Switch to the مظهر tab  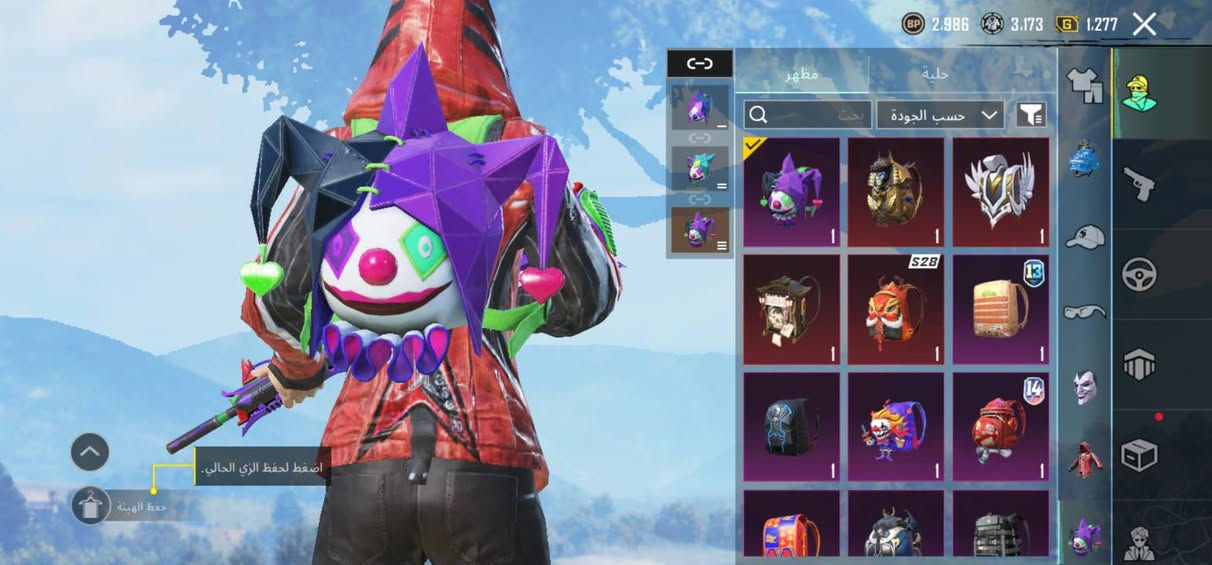pos(801,74)
